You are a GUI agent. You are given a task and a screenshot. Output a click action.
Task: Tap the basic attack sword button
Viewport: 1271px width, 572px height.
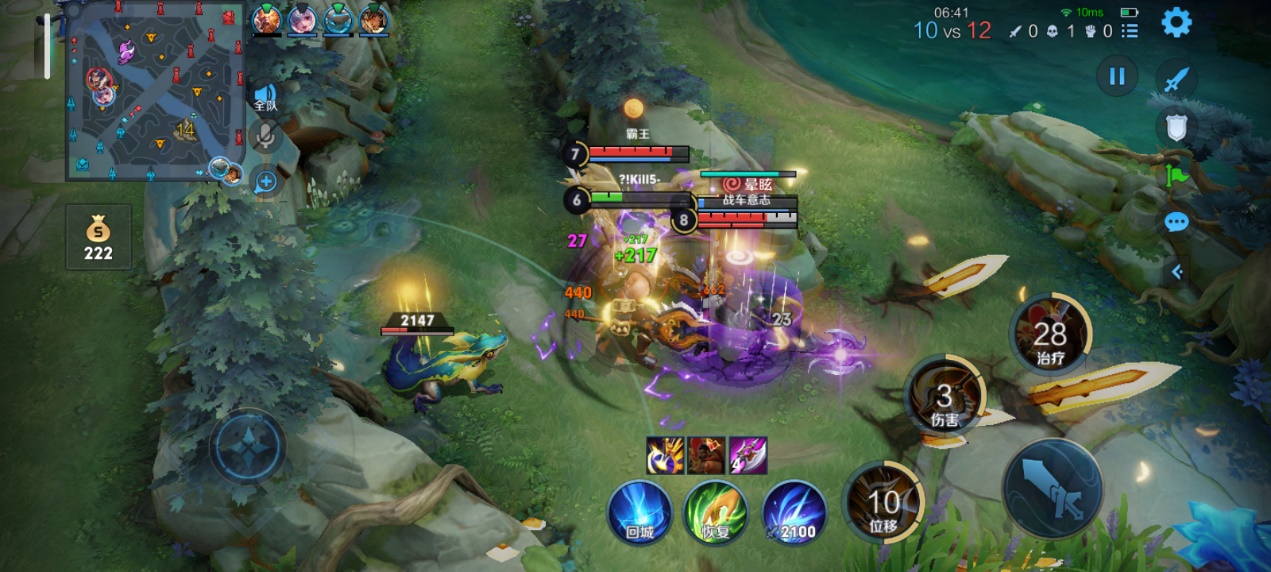1052,488
